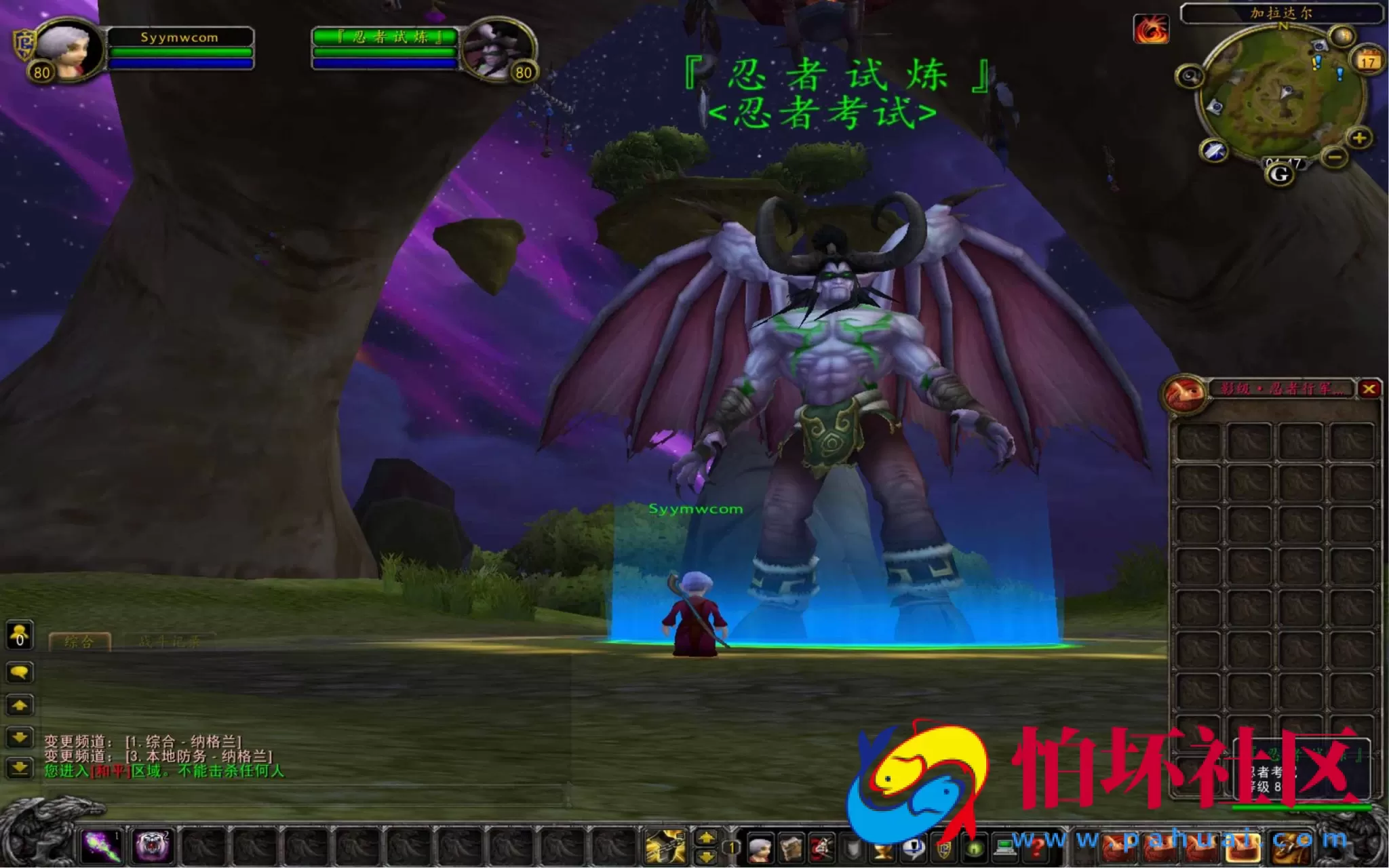Open the spellbook from the micro menu
The image size is (1389, 868).
(x=791, y=848)
